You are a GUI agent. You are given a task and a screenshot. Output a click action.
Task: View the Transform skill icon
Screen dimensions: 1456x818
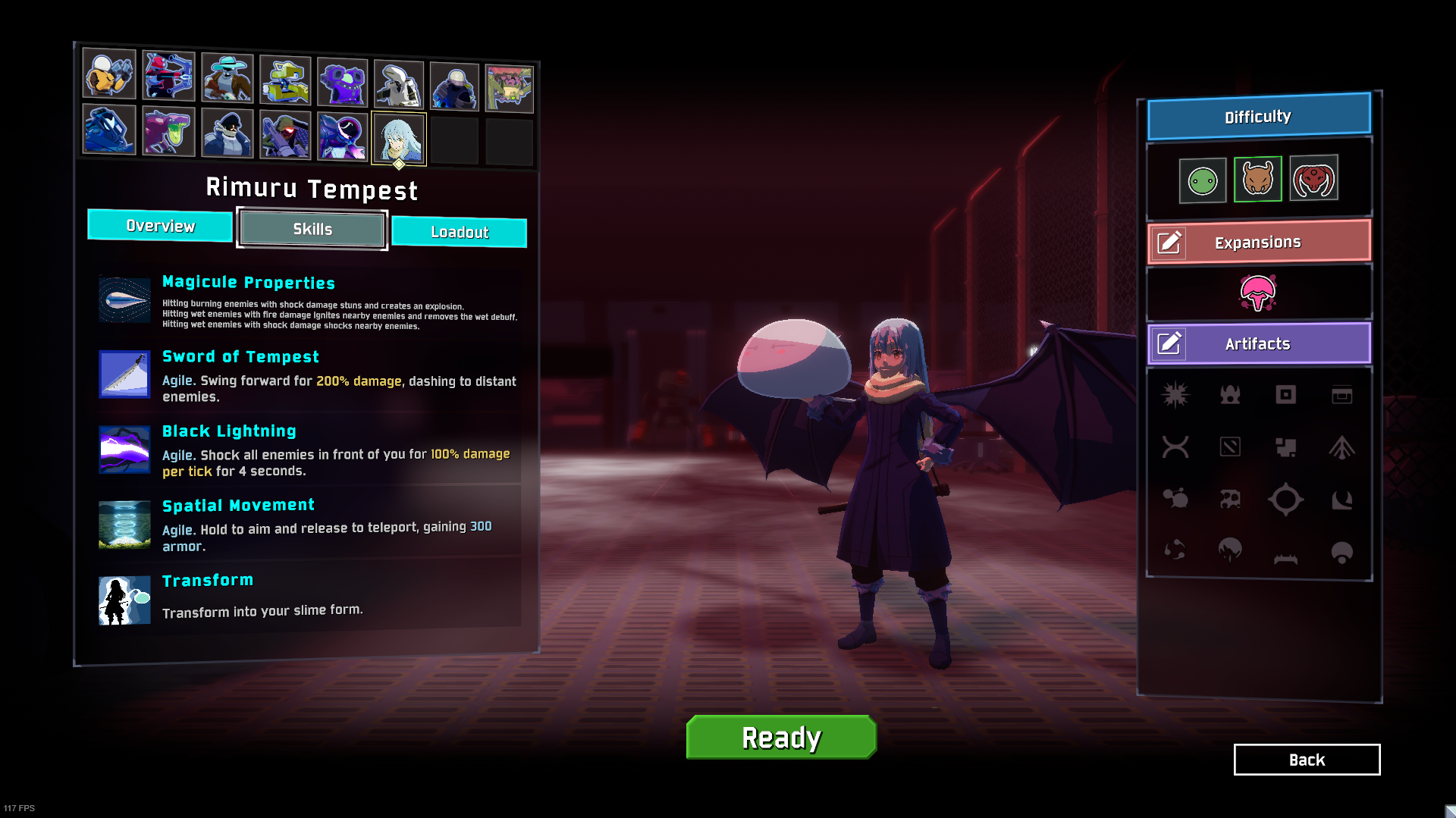pyautogui.click(x=124, y=600)
